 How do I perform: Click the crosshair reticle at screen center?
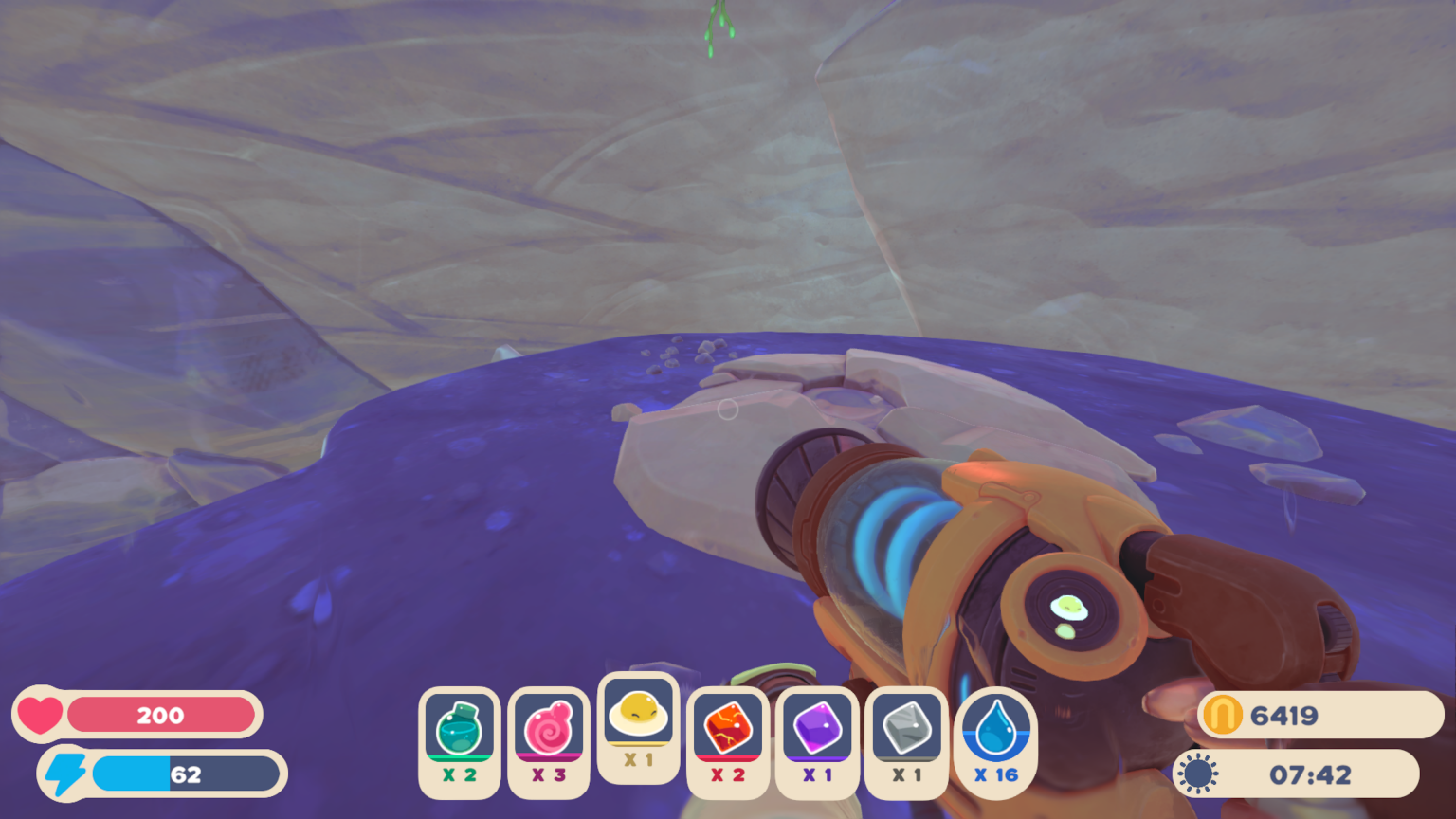tap(728, 409)
